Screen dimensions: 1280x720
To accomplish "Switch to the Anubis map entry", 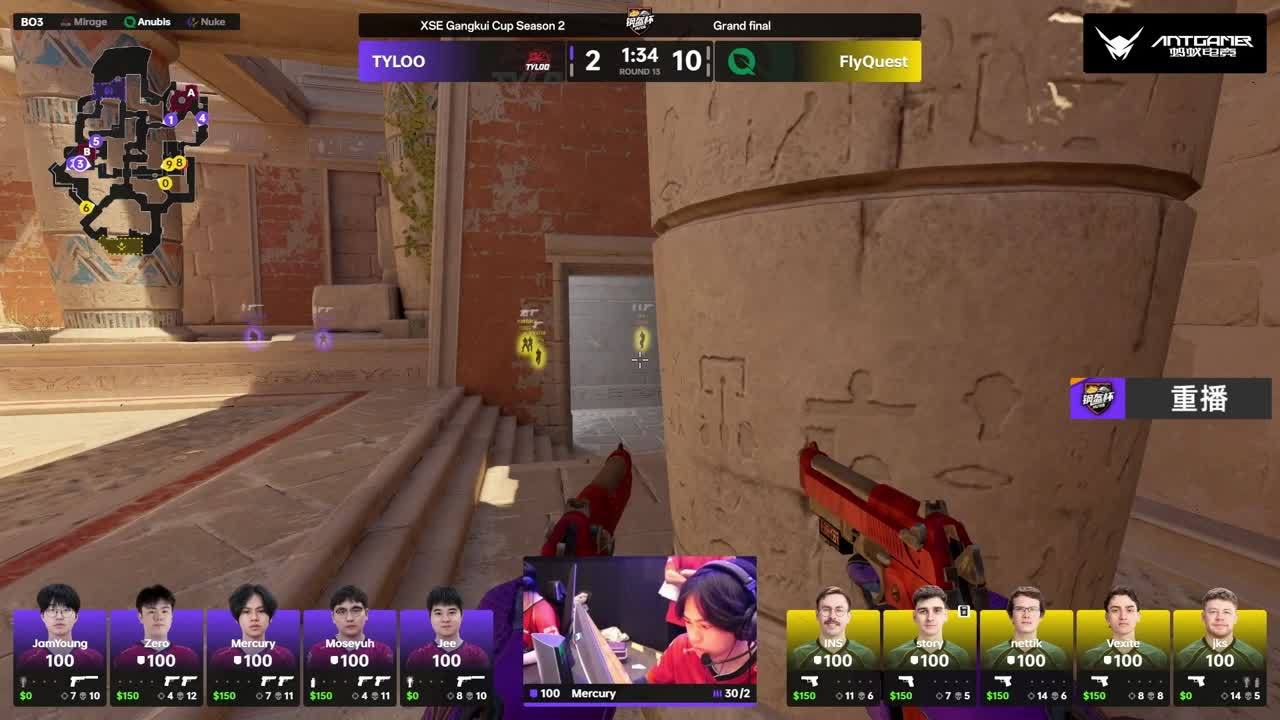I will coord(147,22).
